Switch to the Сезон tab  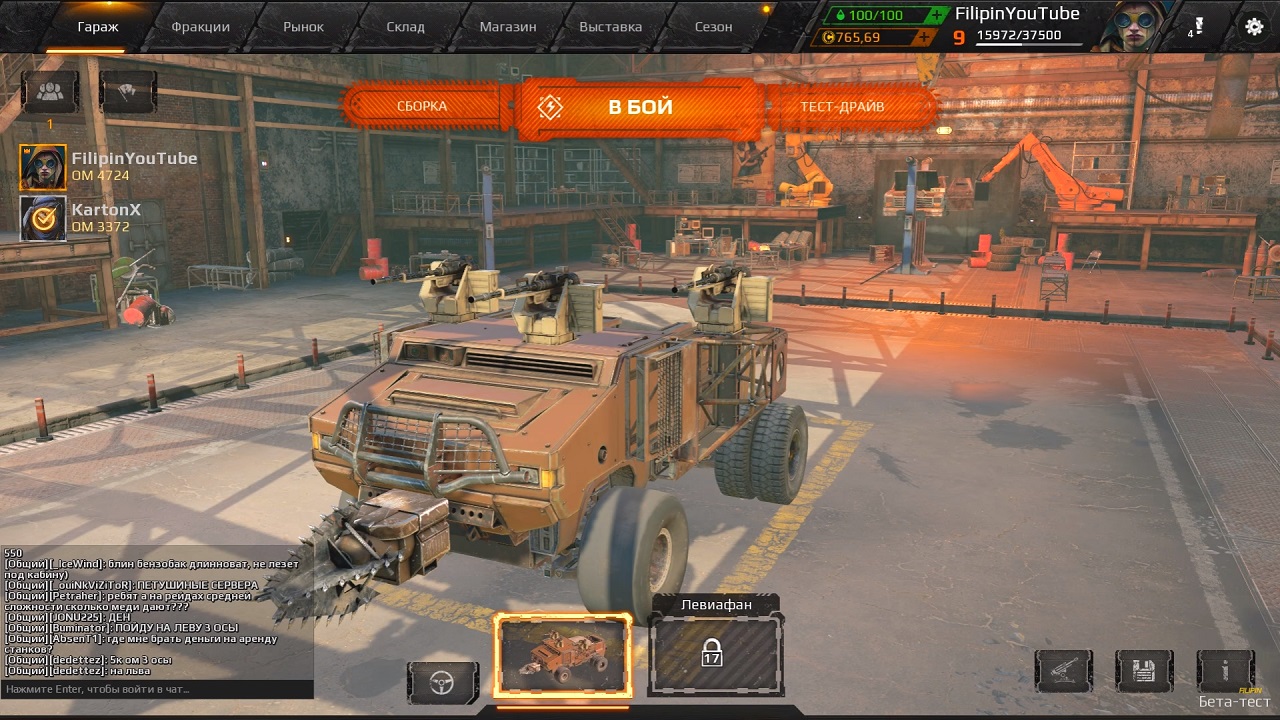(x=713, y=27)
